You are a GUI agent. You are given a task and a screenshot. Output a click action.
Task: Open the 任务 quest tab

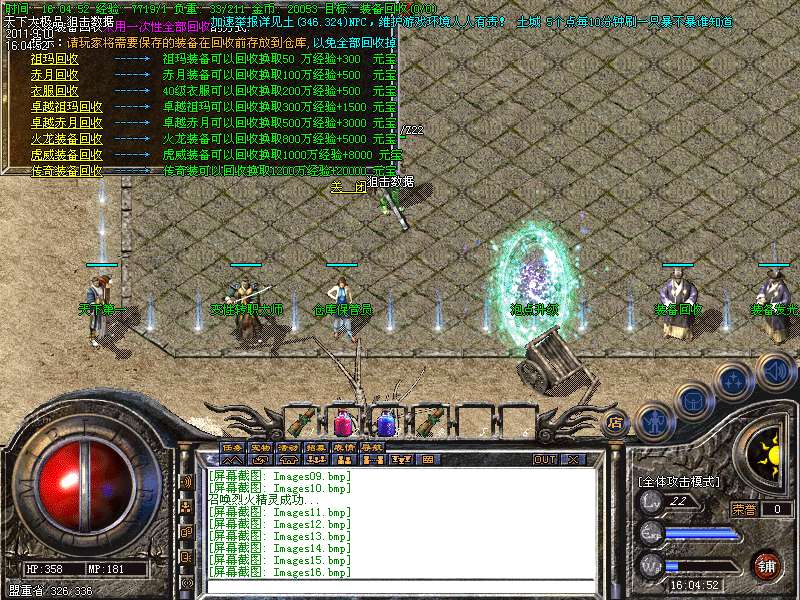point(232,447)
